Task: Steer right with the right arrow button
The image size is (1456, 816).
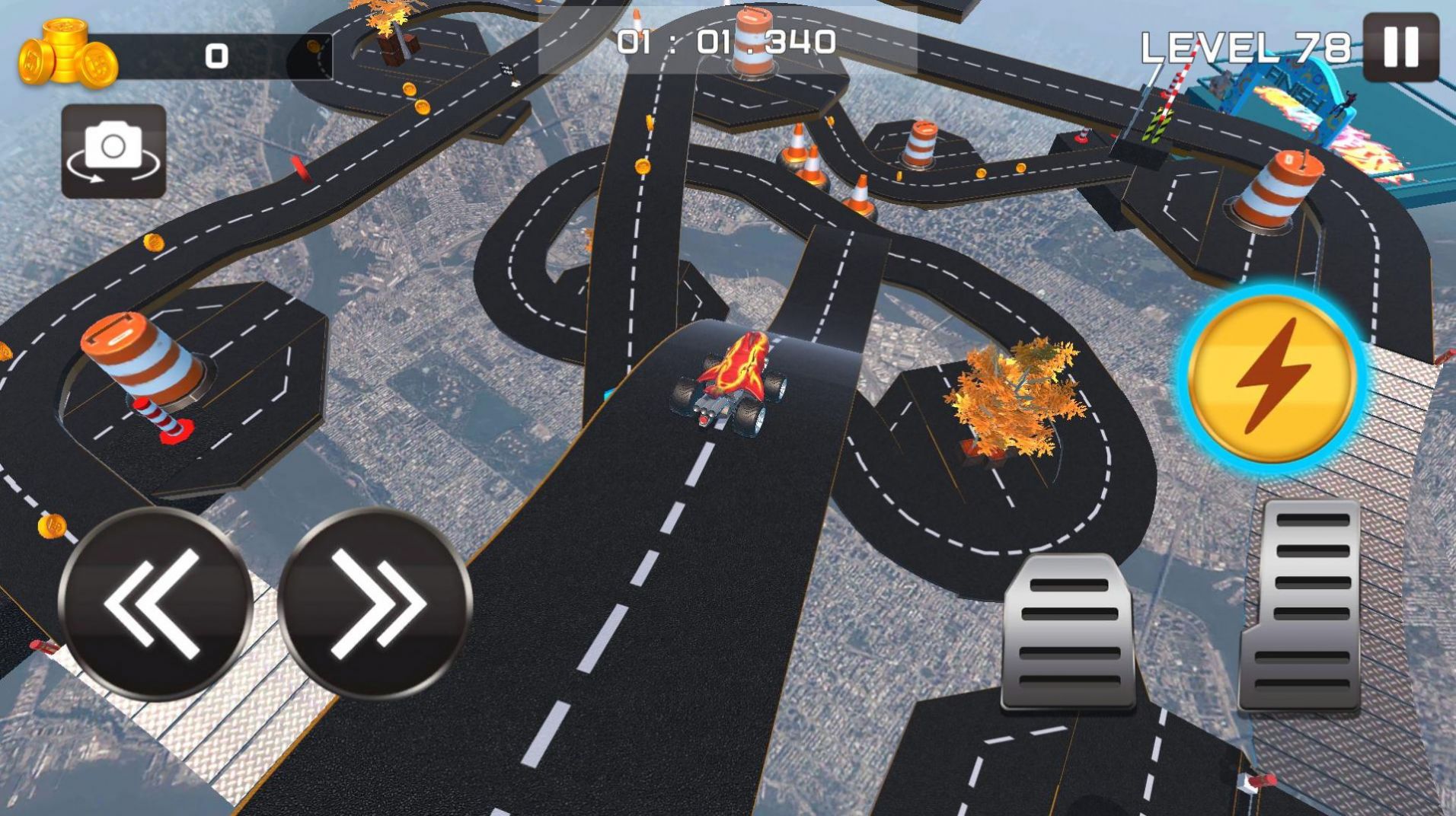Action: 375,604
